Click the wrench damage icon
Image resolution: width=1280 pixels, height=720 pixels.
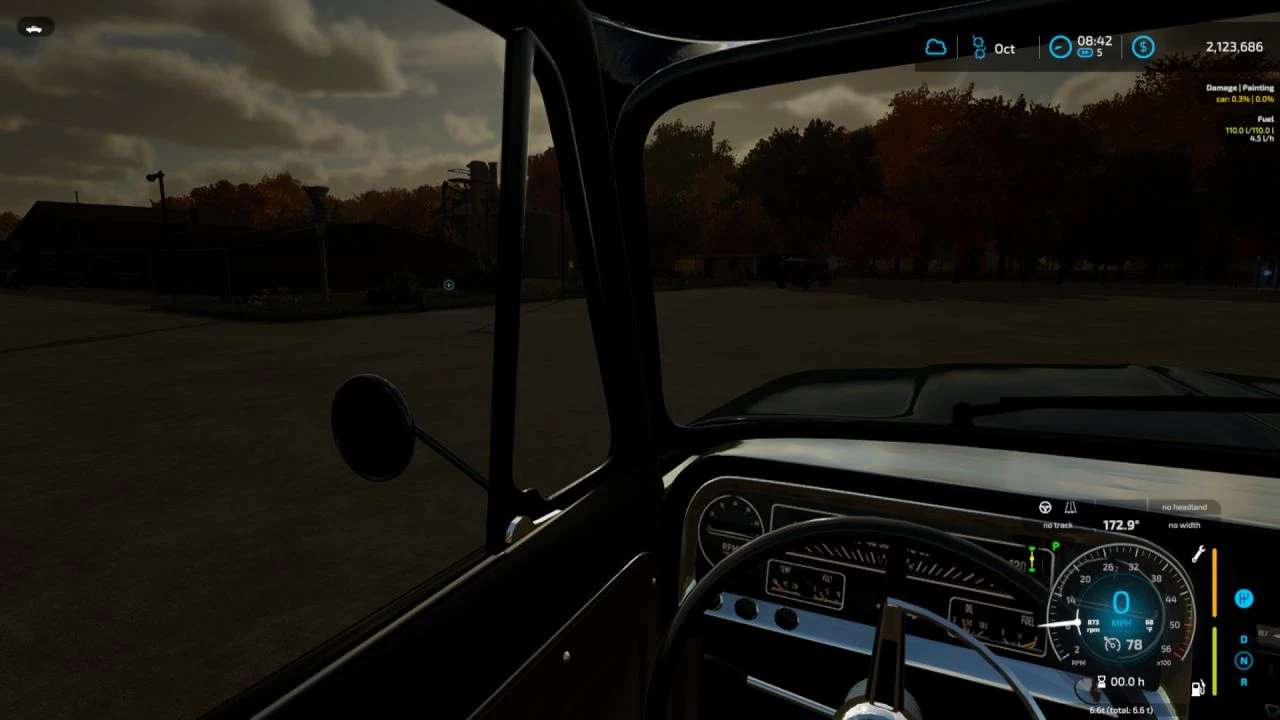click(x=1198, y=554)
